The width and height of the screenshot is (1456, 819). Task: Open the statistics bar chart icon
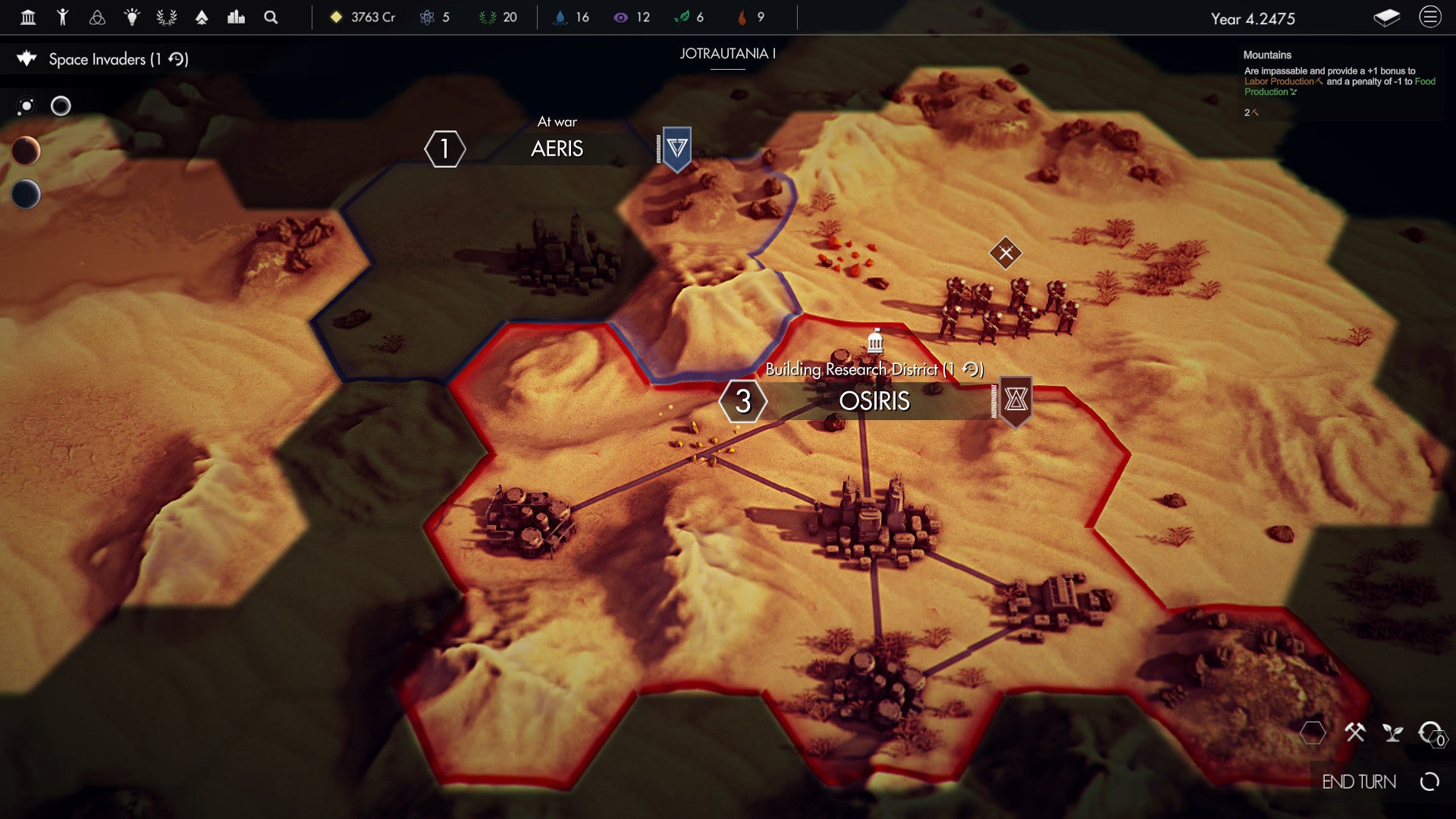pyautogui.click(x=236, y=17)
